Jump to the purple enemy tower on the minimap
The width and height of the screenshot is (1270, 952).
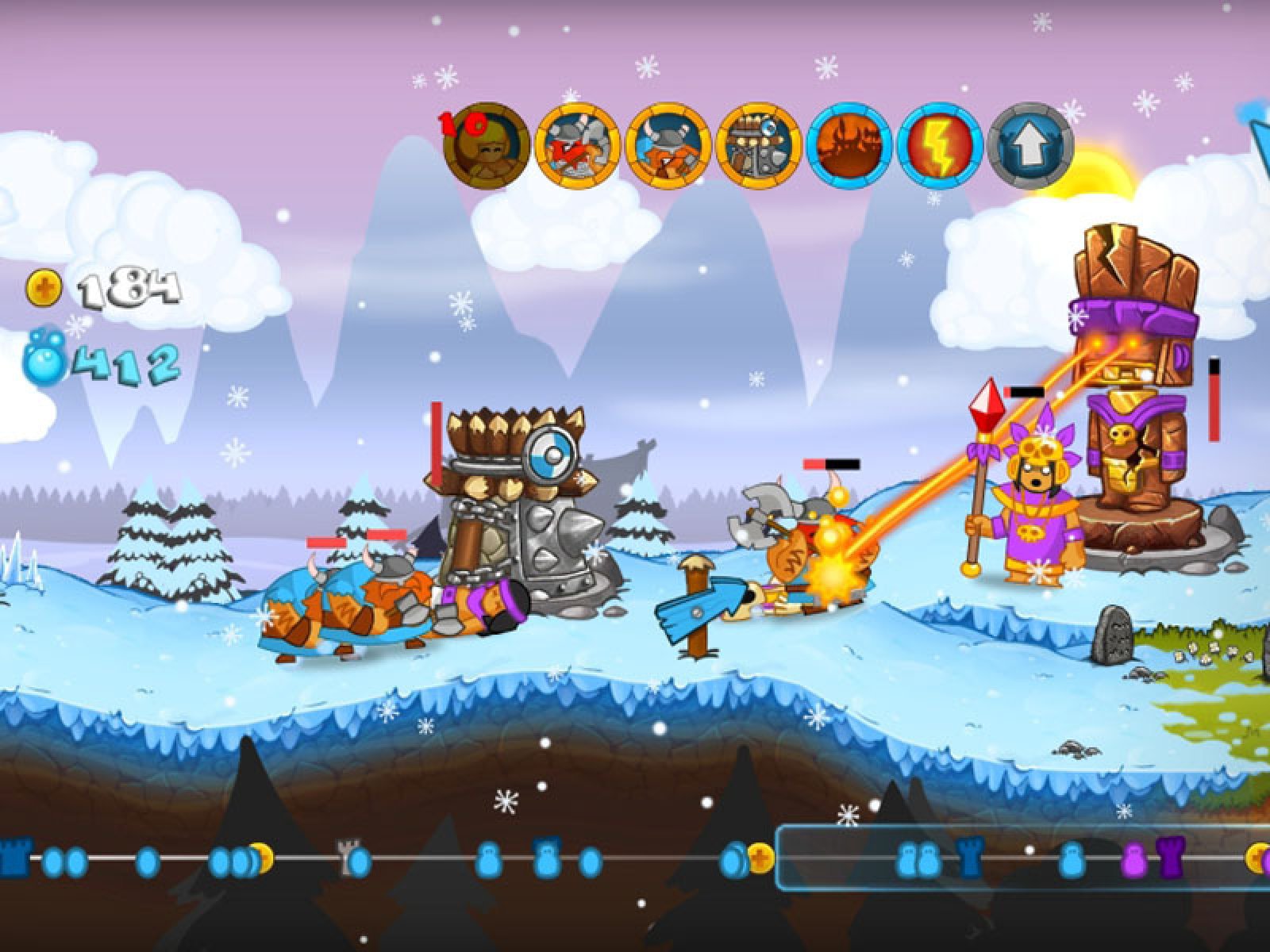pos(1169,858)
